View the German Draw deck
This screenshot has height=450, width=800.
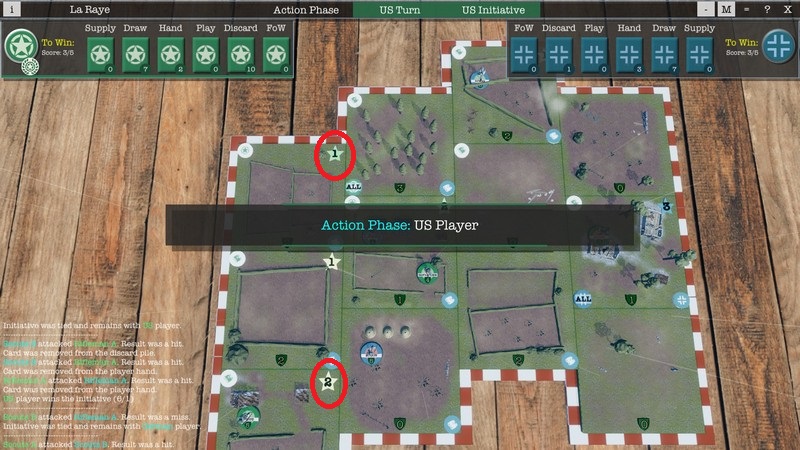click(x=664, y=53)
